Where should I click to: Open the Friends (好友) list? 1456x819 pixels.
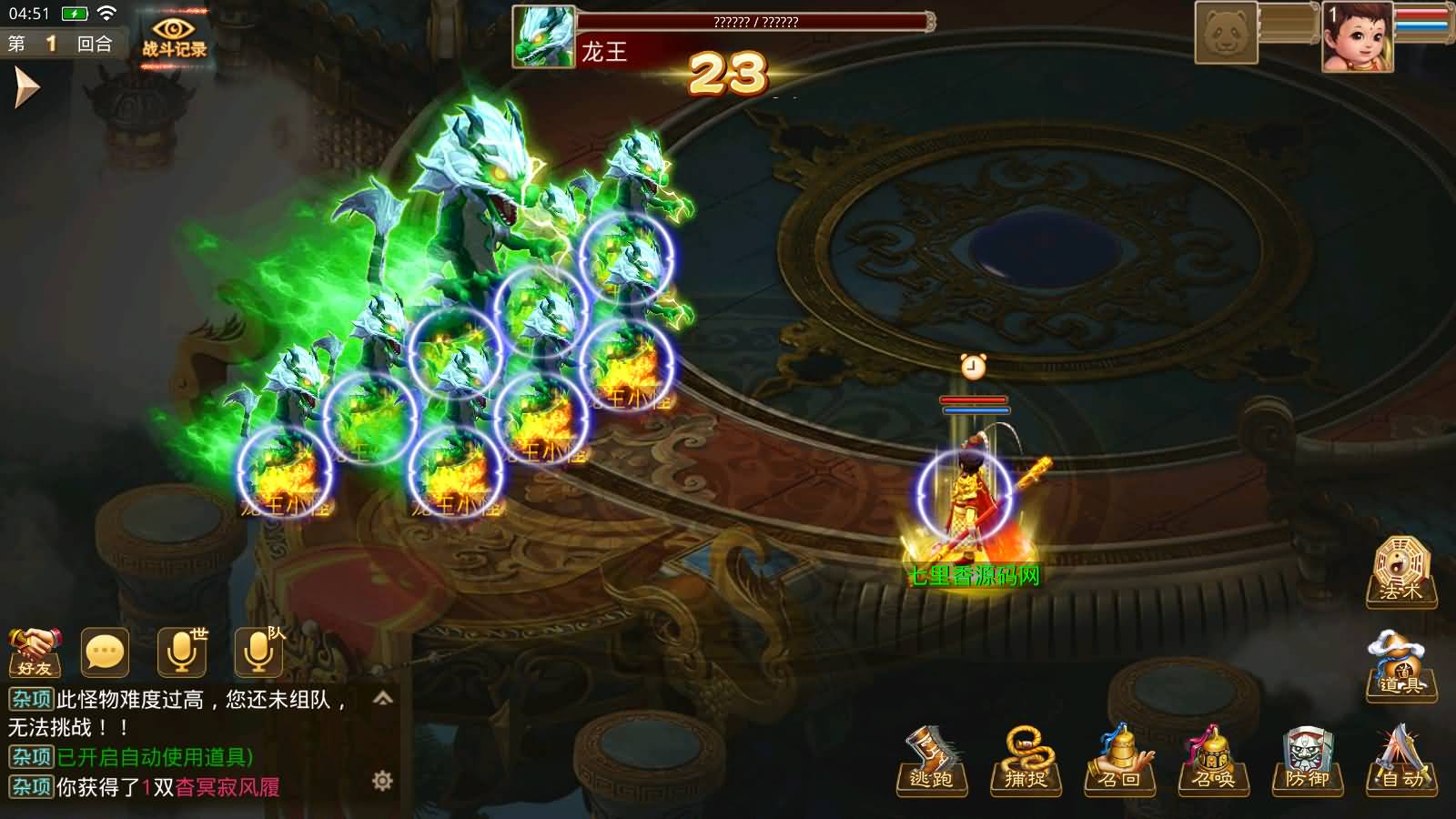click(x=35, y=652)
